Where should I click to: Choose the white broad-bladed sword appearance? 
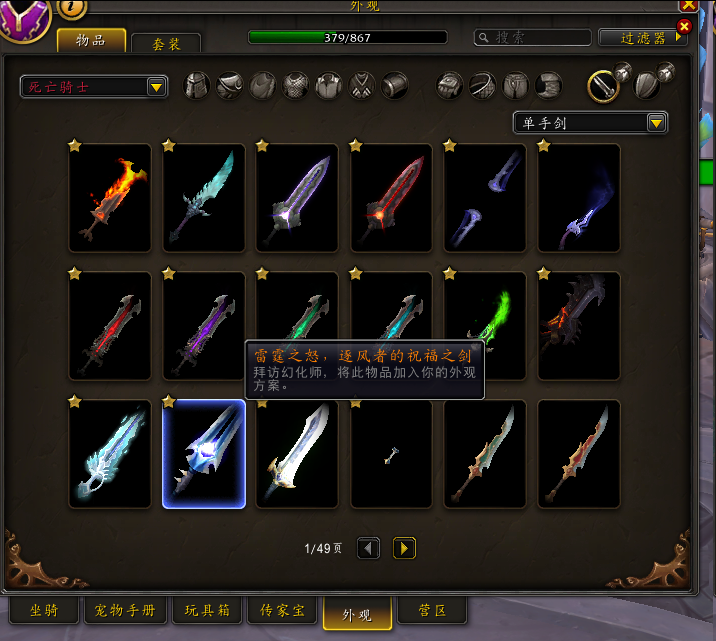298,454
